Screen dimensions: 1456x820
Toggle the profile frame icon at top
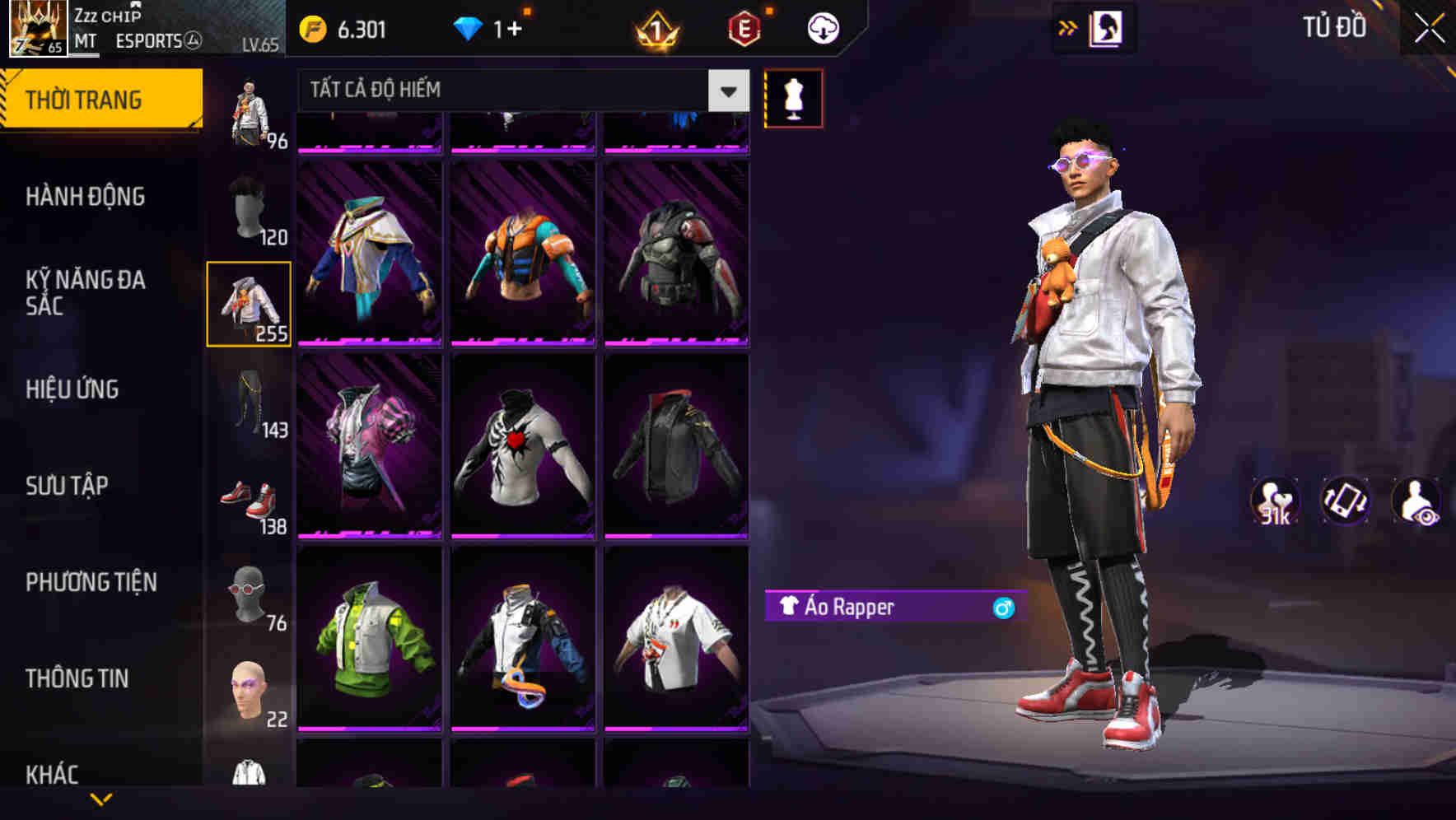(x=1106, y=27)
